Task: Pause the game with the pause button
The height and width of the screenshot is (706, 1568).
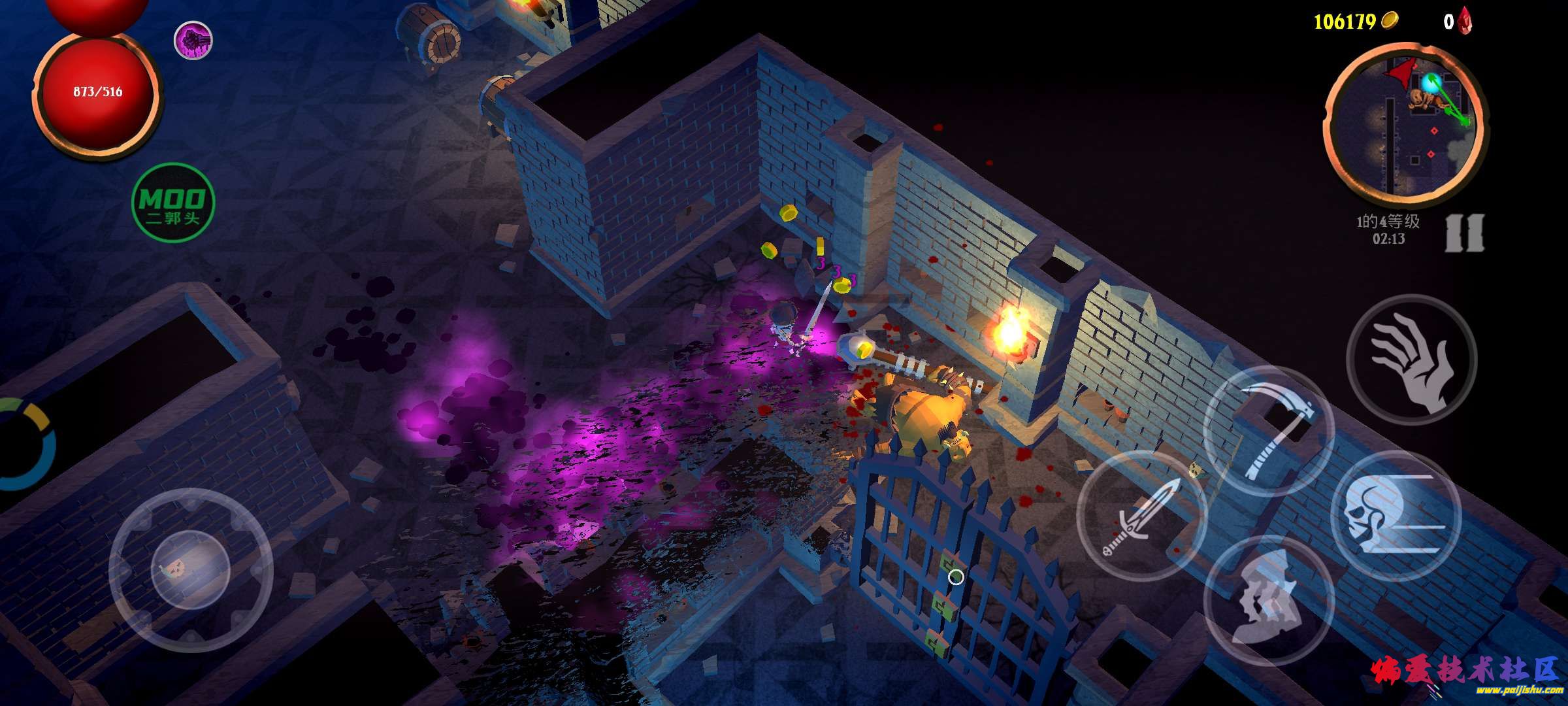Action: (1464, 232)
